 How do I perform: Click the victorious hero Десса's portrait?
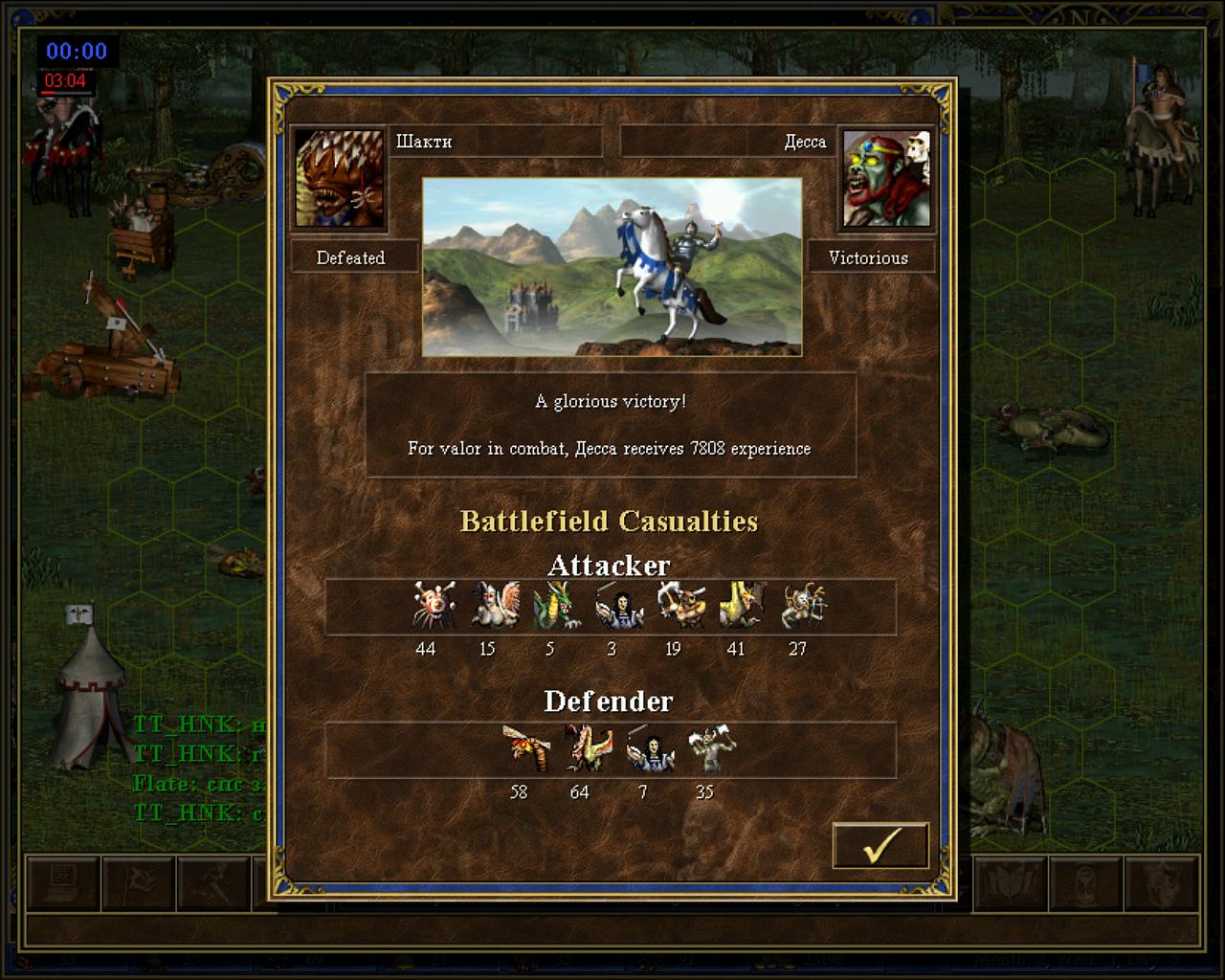point(886,179)
